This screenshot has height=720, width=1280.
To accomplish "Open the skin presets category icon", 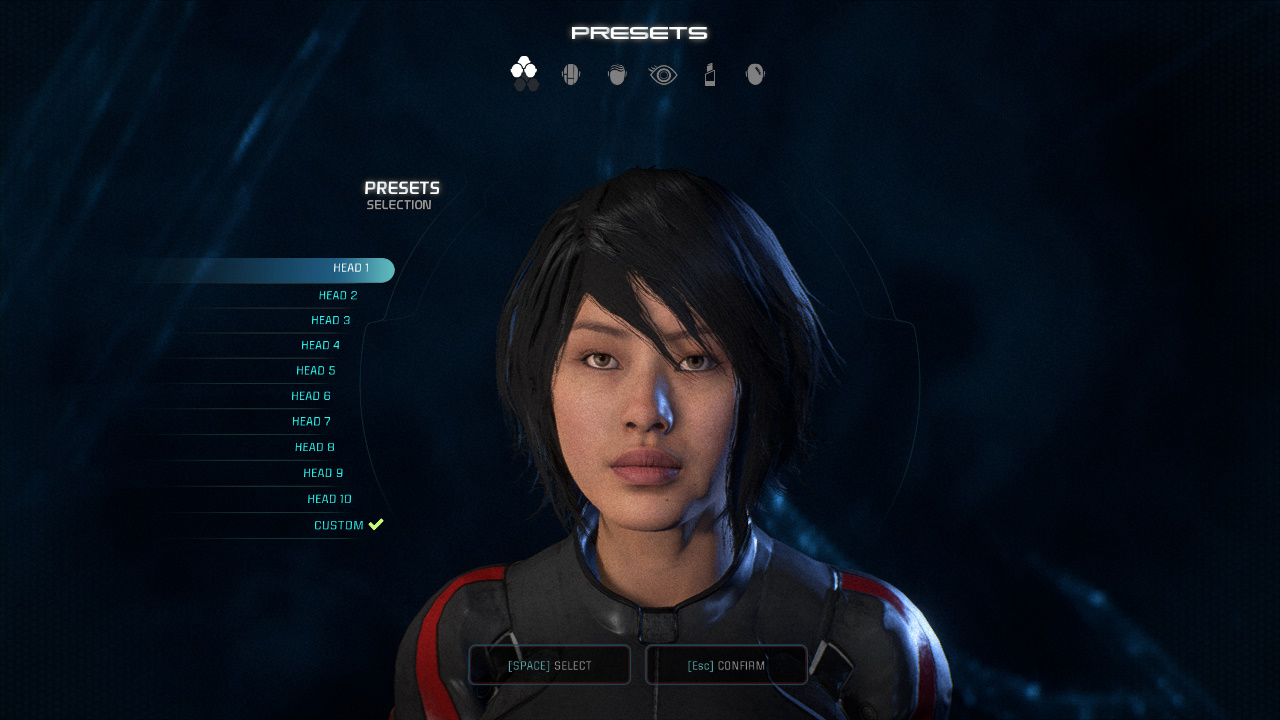I will (525, 72).
